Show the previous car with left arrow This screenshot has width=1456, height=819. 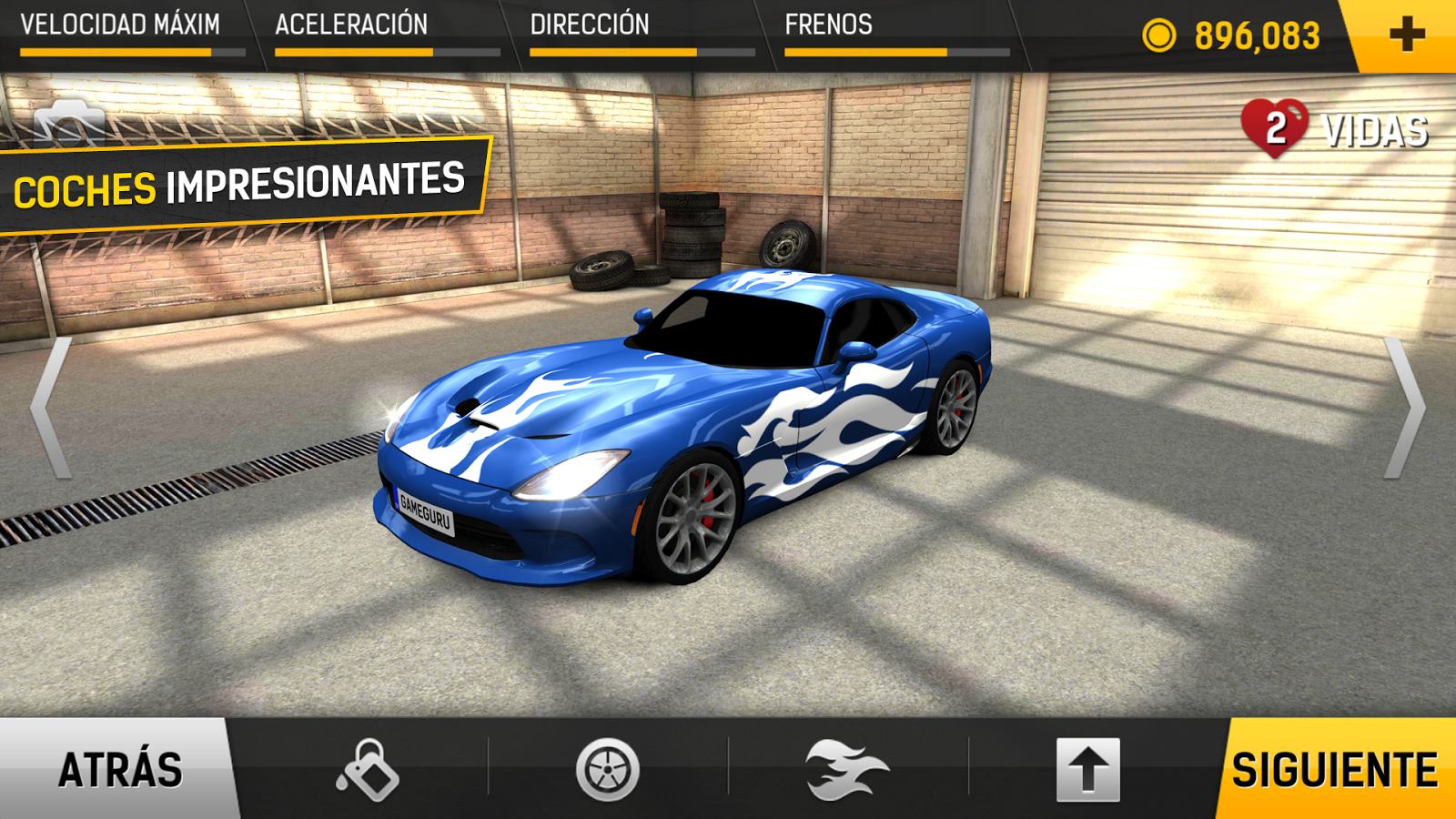50,408
